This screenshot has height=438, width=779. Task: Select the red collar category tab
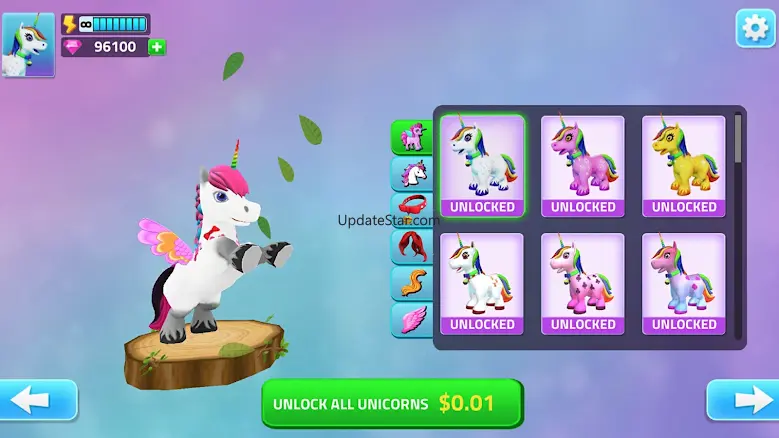pyautogui.click(x=411, y=209)
